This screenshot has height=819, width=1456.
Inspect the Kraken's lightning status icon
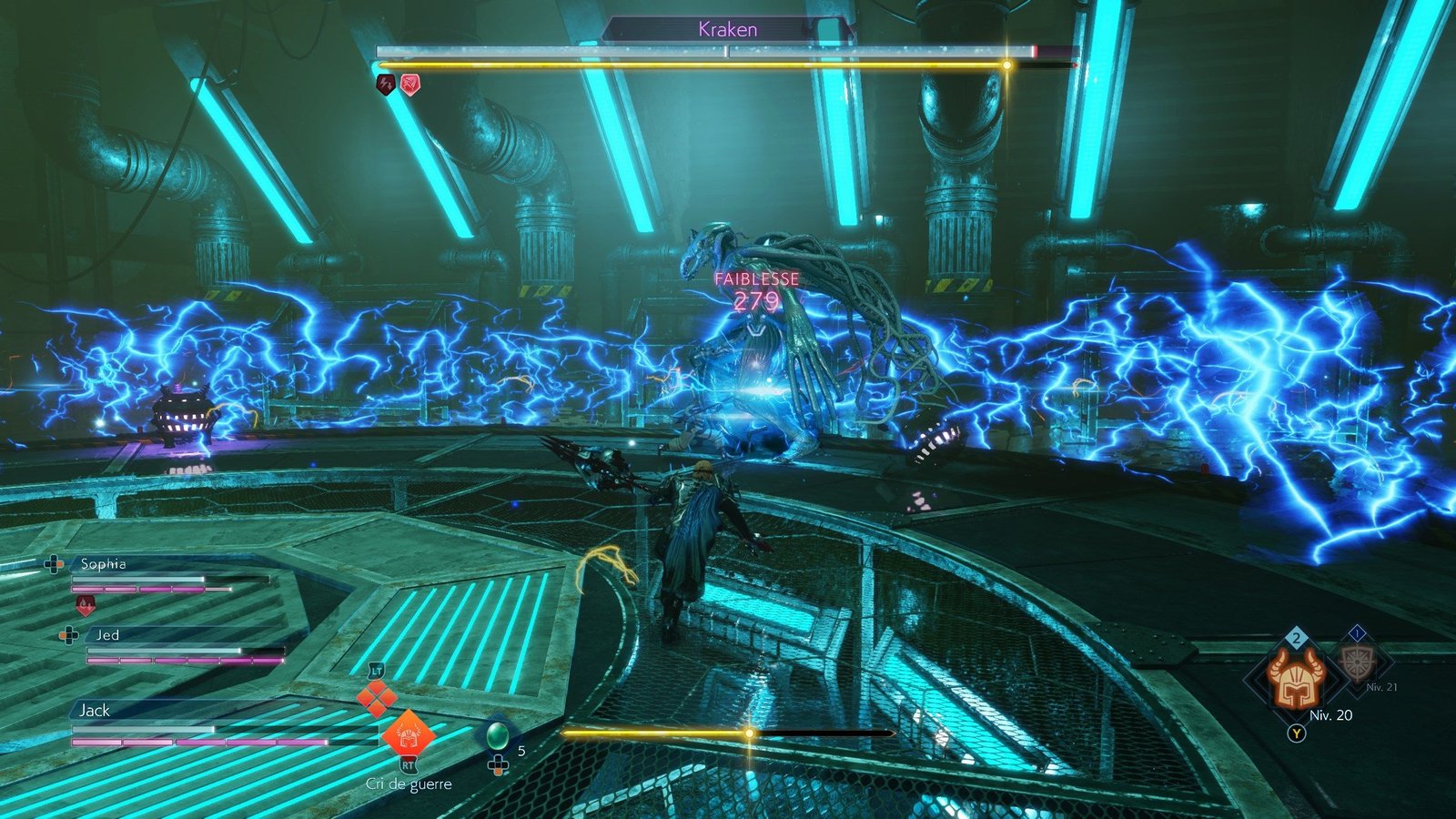point(386,85)
